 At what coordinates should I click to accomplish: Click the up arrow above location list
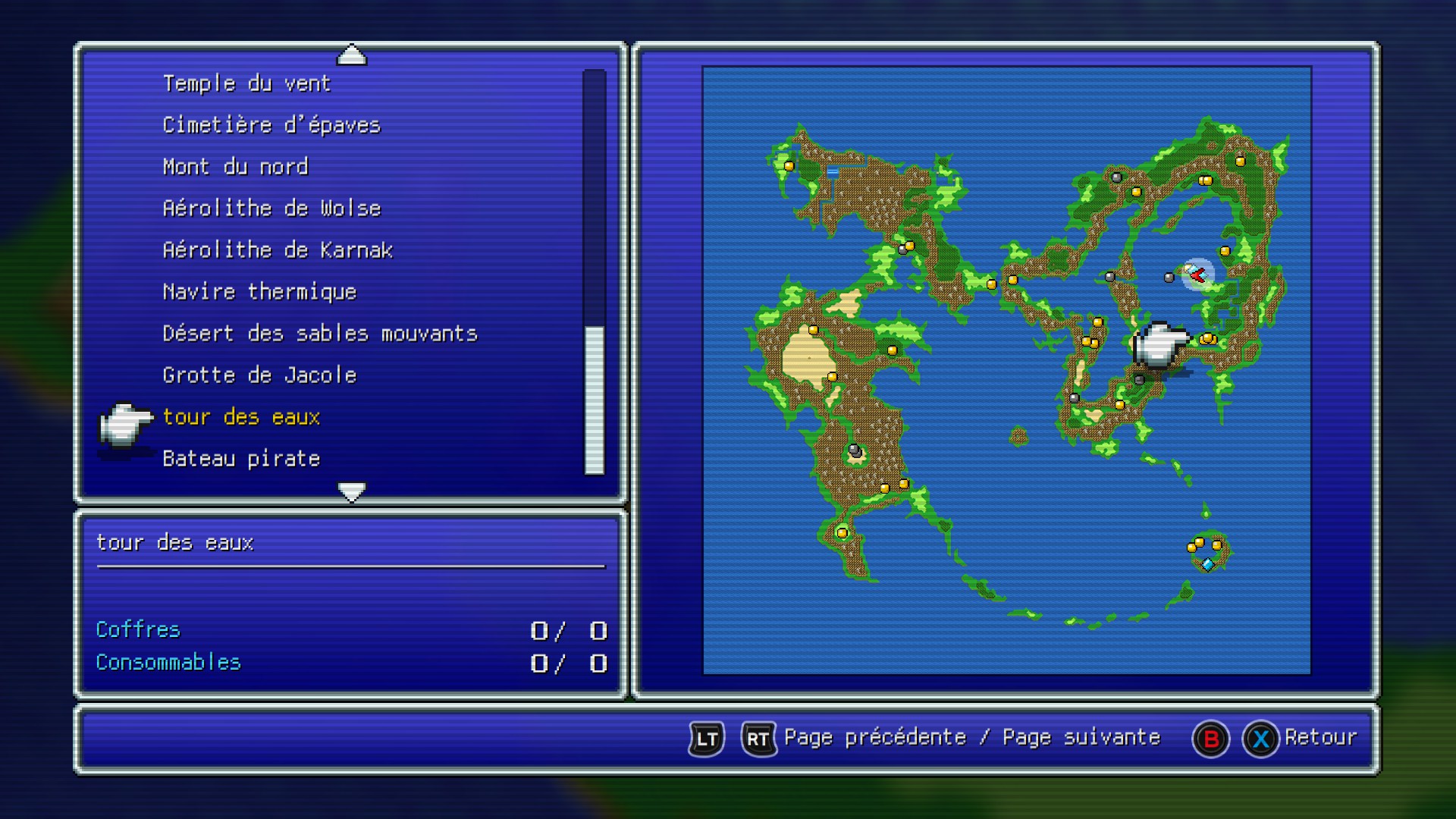[351, 55]
